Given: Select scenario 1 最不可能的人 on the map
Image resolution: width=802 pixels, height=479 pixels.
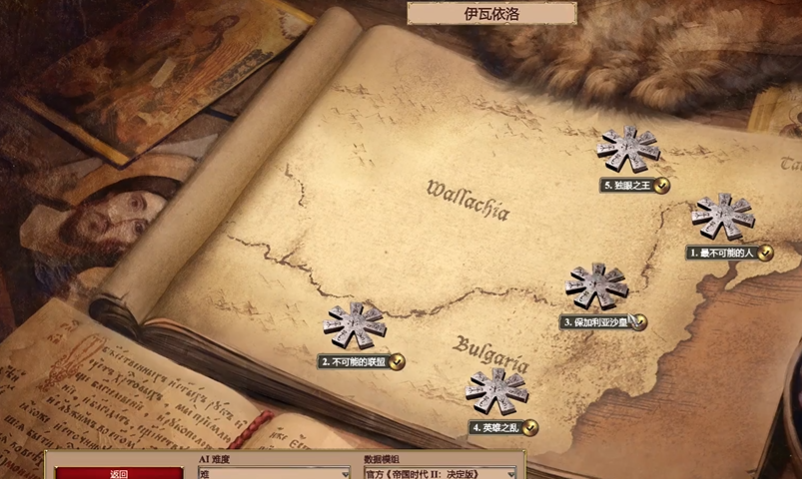Looking at the screenshot, I should 722,218.
